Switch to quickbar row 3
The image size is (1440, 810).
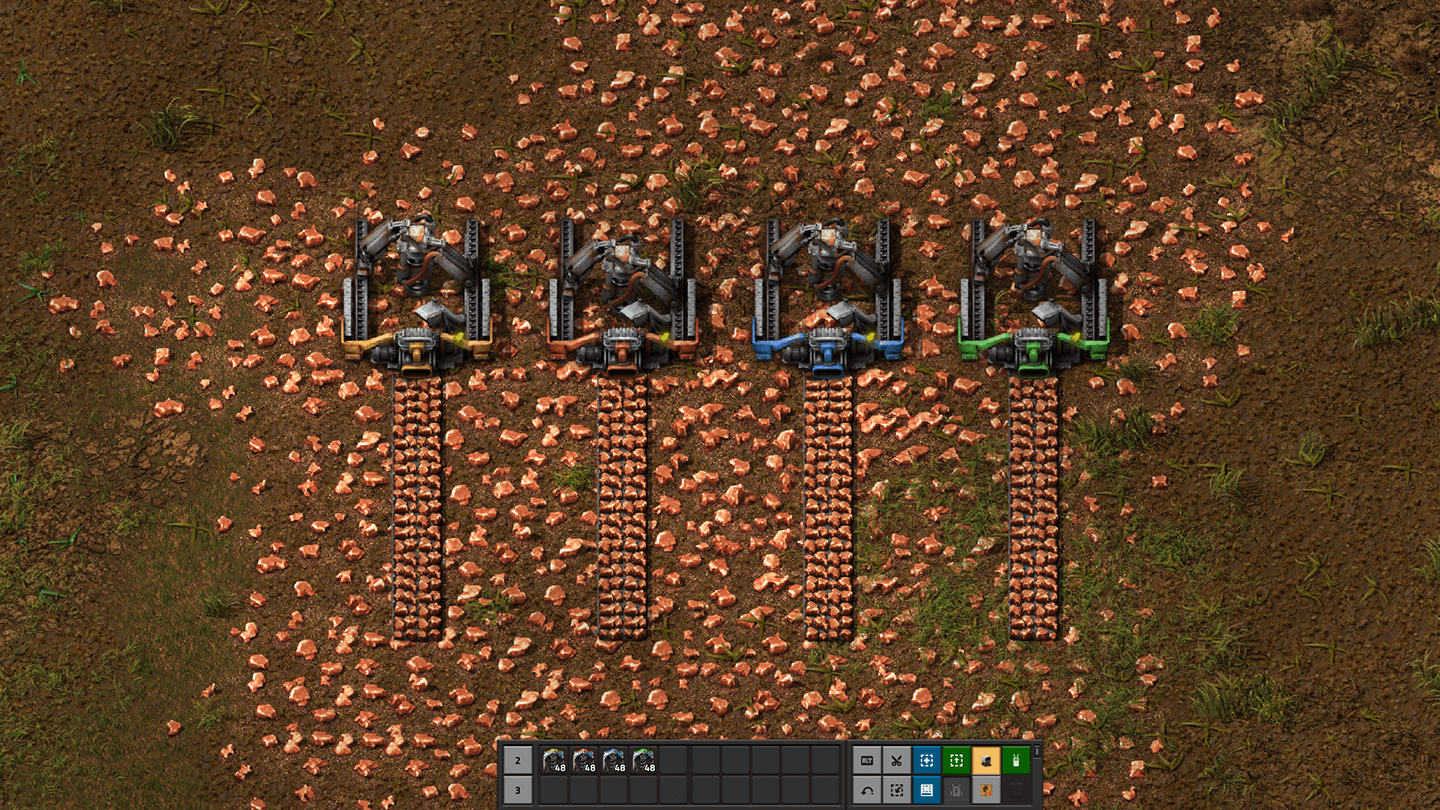pos(518,790)
